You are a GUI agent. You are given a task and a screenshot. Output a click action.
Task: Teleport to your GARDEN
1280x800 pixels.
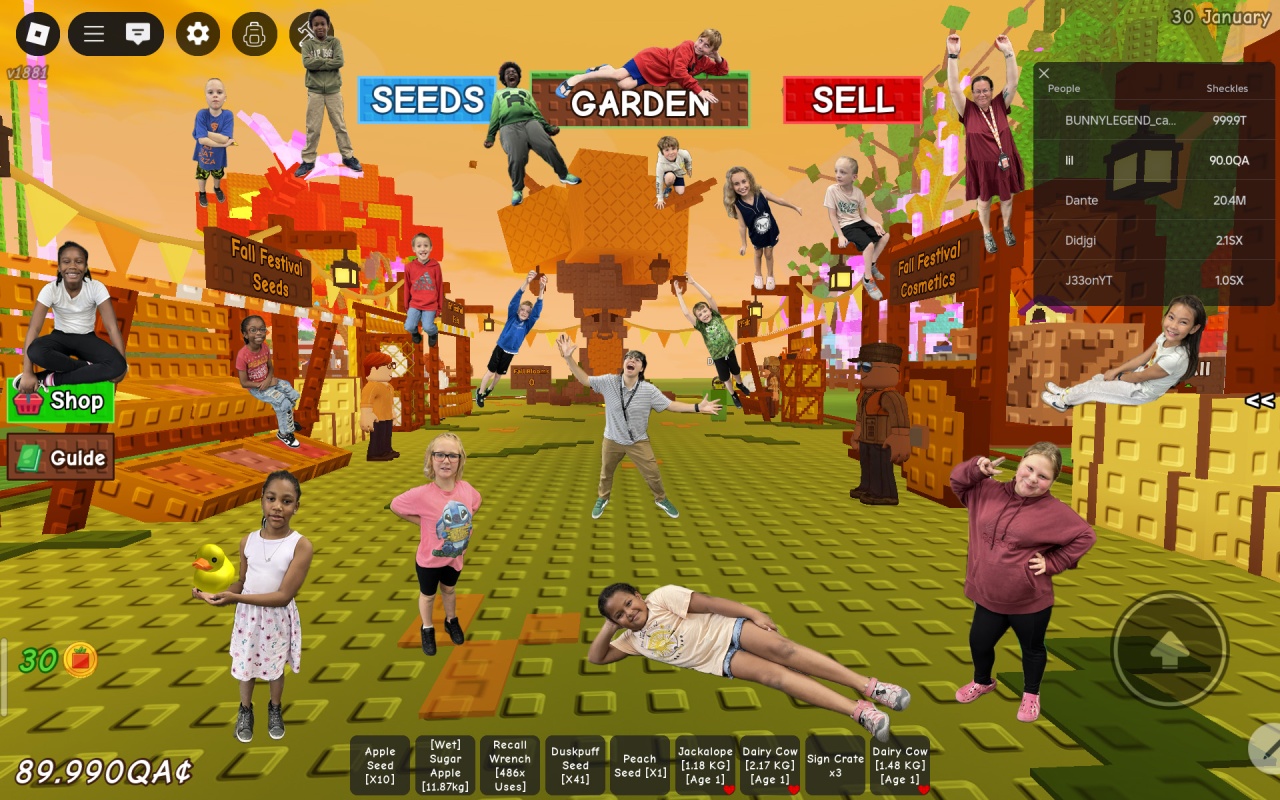[x=640, y=102]
